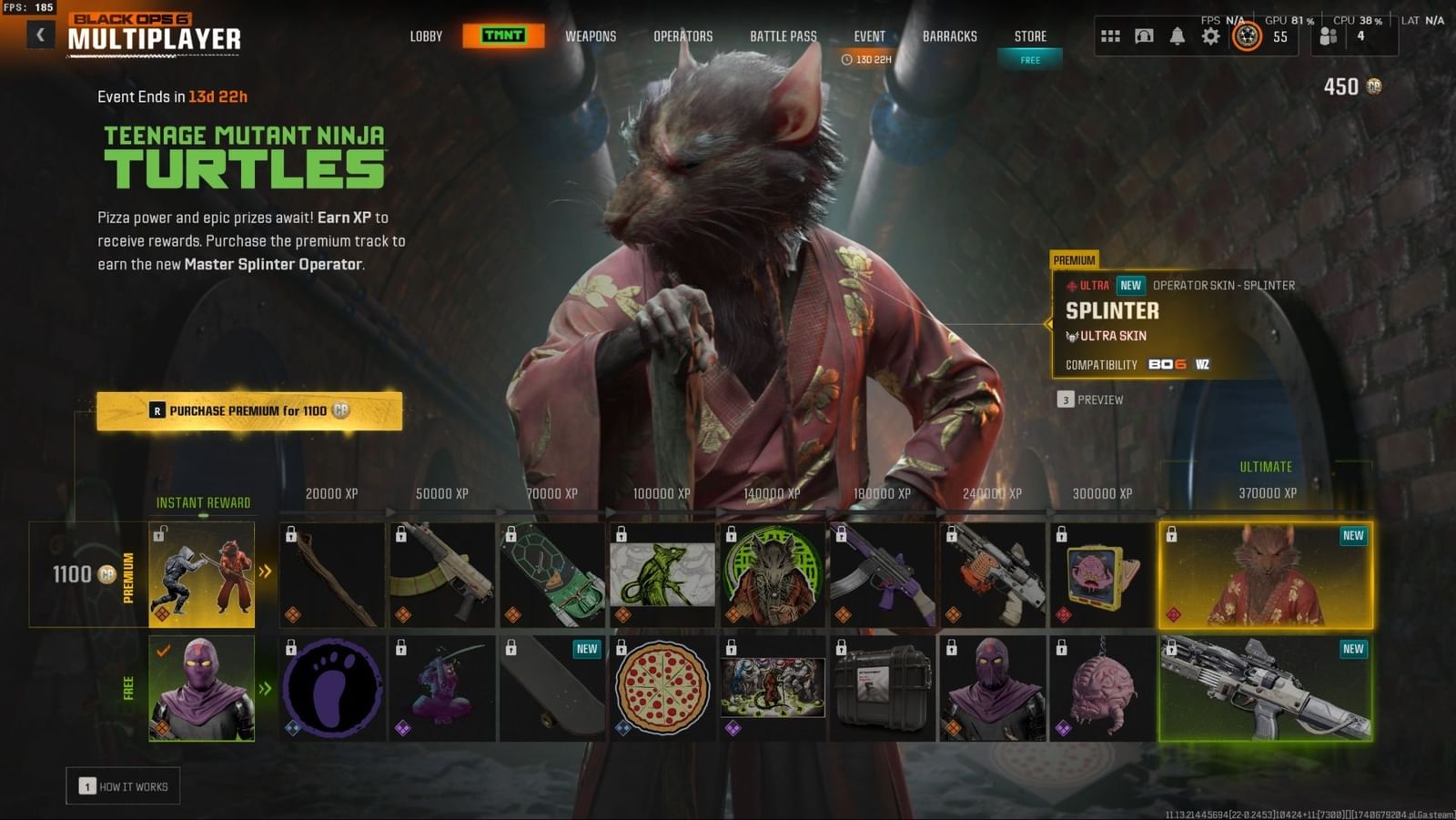Click the back arrow next to Multiplayer
Screen dimensions: 1456x820
(x=38, y=32)
